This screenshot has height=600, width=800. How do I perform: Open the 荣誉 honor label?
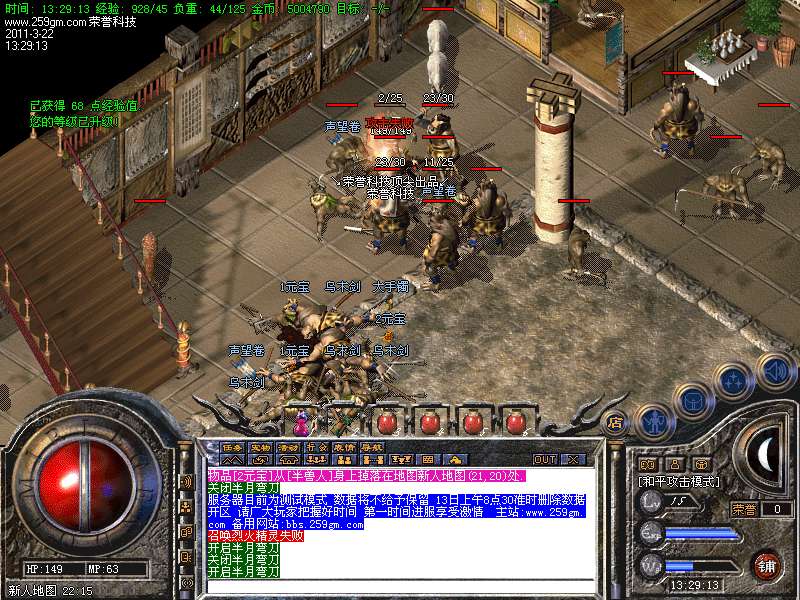[744, 509]
